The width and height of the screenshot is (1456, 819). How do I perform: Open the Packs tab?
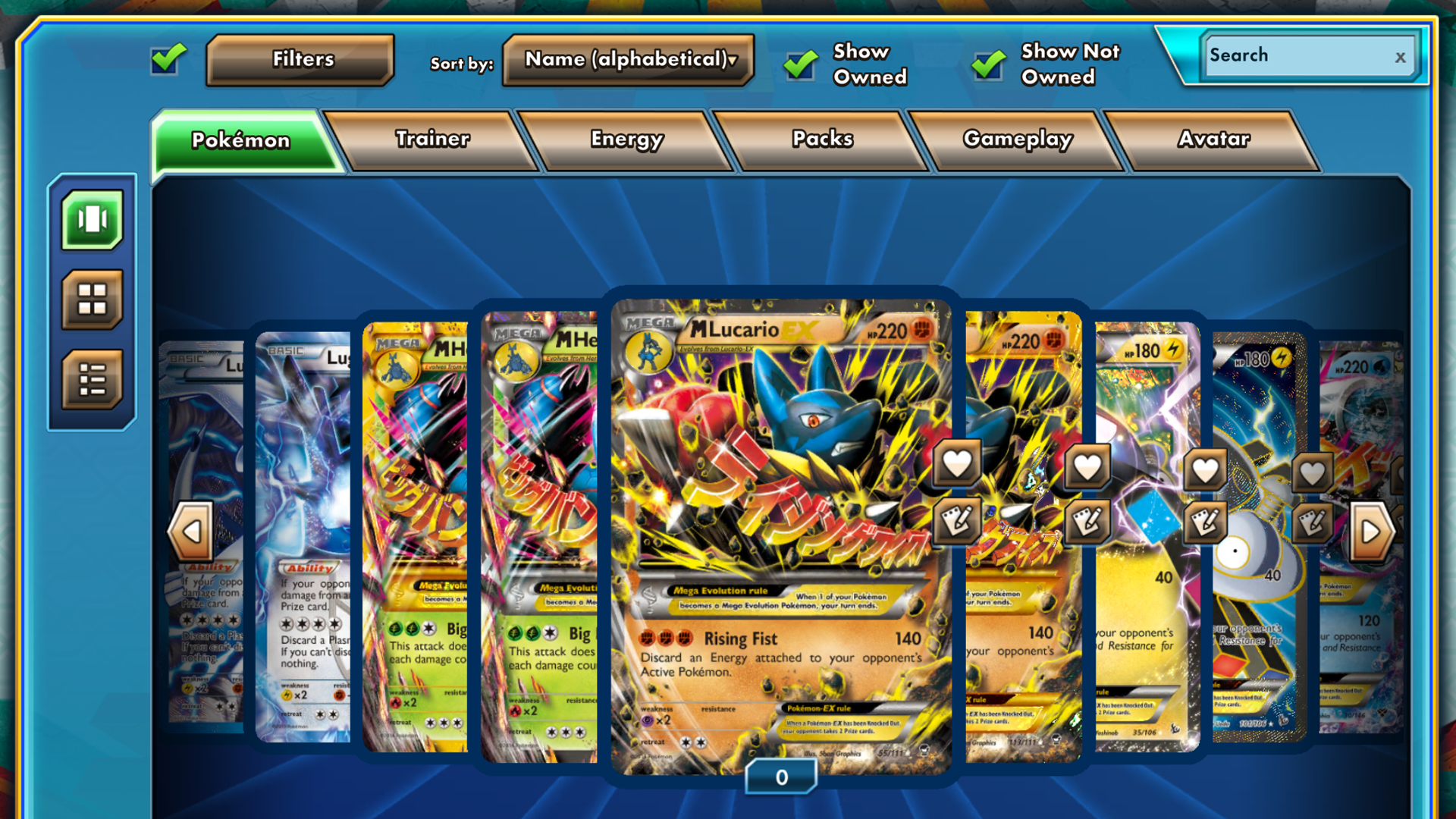click(x=822, y=140)
